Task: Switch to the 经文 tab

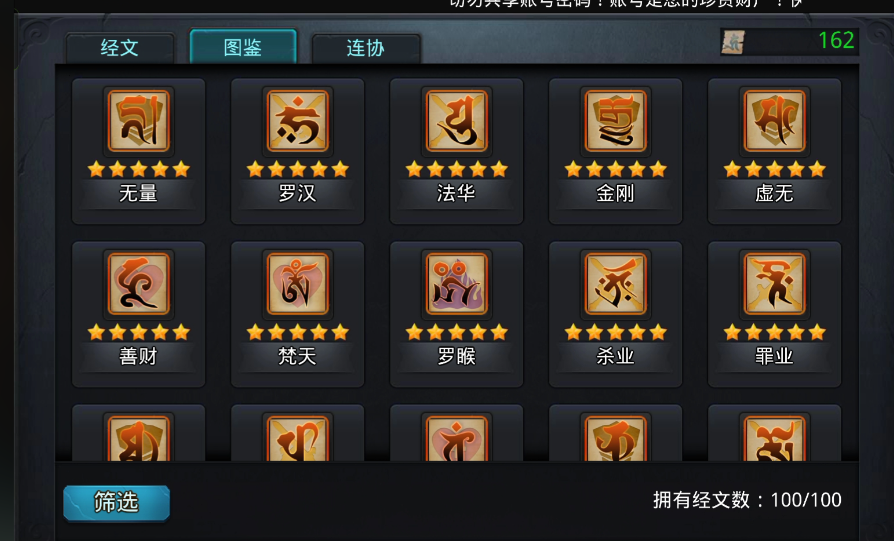Action: (119, 48)
